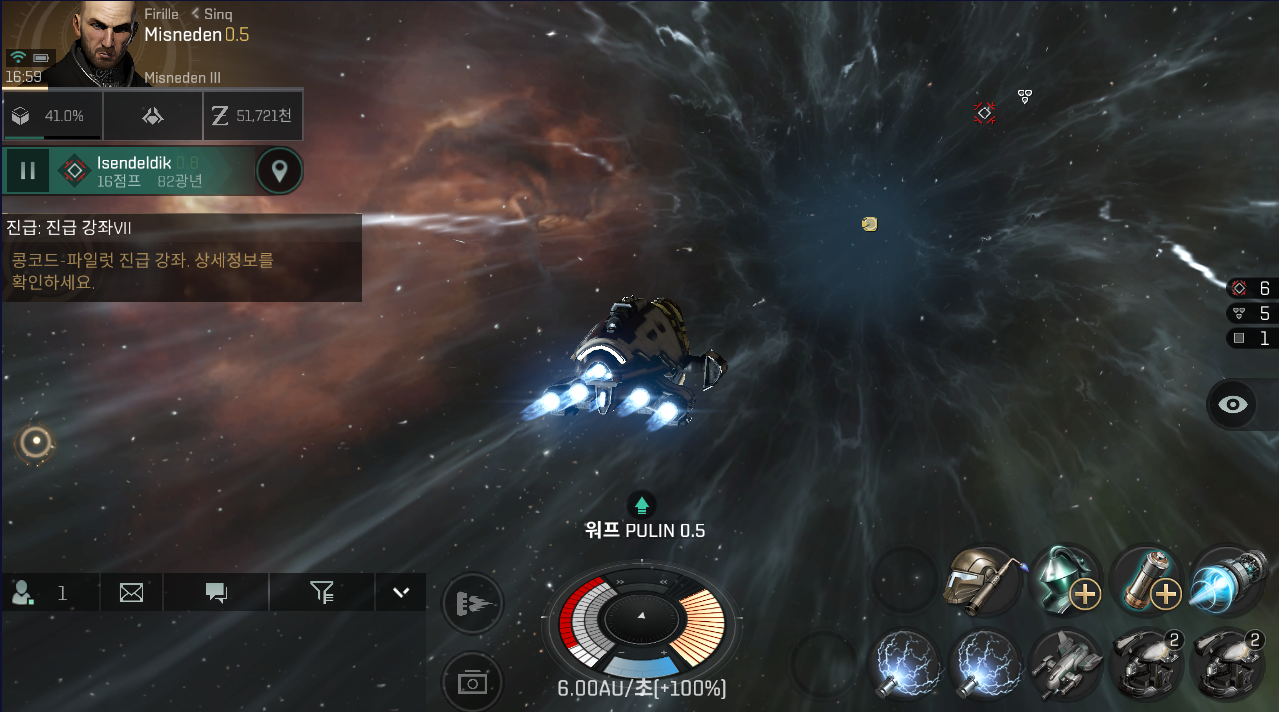This screenshot has height=712, width=1279.
Task: Activate the canister booster module
Action: pos(1145,581)
